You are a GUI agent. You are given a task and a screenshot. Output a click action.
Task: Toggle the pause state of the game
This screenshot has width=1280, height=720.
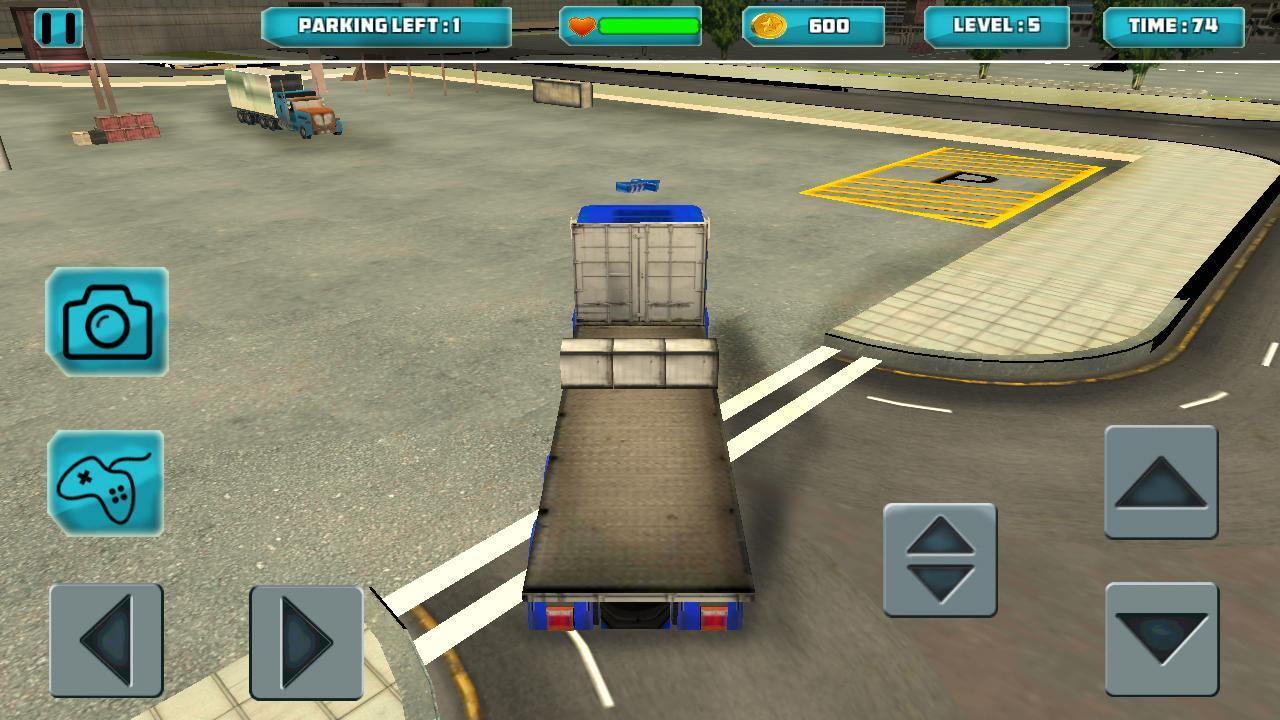tap(57, 27)
